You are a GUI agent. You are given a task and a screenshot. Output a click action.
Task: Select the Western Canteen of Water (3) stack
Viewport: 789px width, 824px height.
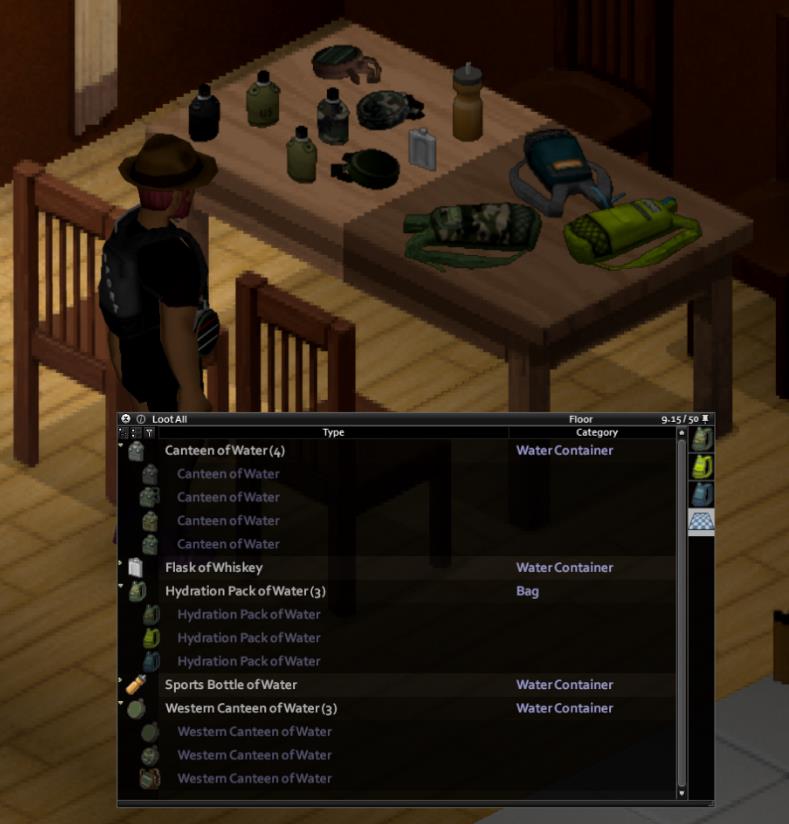click(x=251, y=708)
